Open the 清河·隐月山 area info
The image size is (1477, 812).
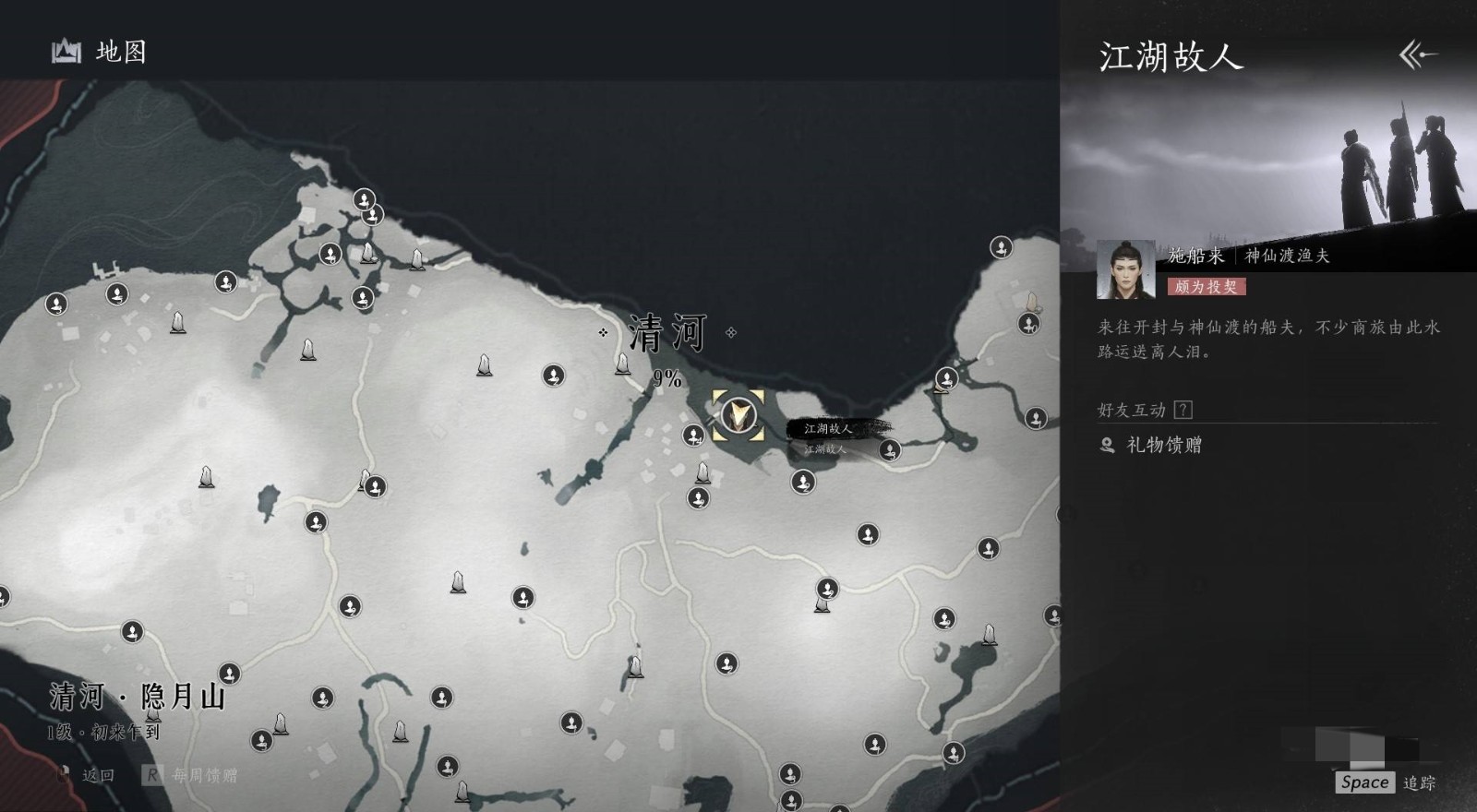138,697
